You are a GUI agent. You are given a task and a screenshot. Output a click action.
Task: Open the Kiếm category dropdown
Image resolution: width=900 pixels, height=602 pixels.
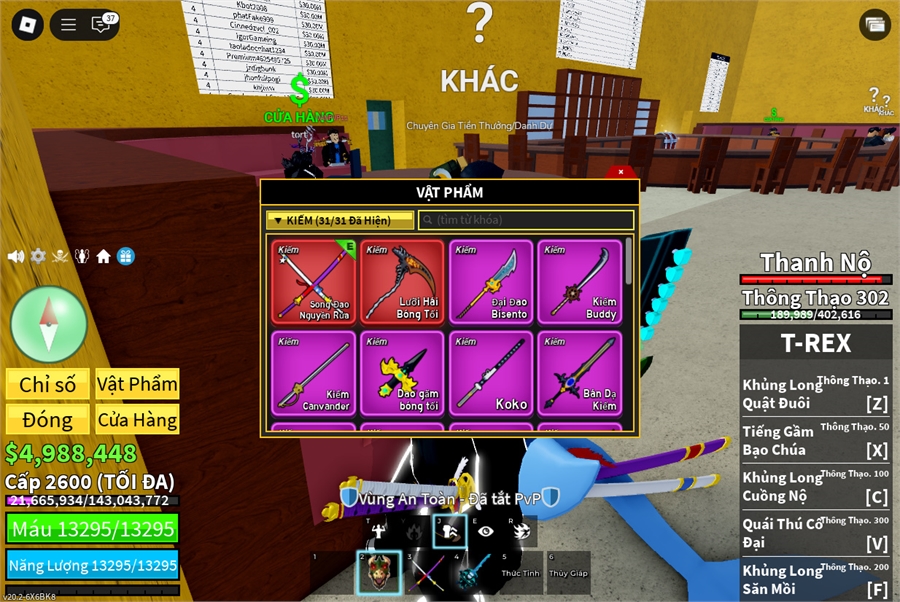pyautogui.click(x=339, y=220)
